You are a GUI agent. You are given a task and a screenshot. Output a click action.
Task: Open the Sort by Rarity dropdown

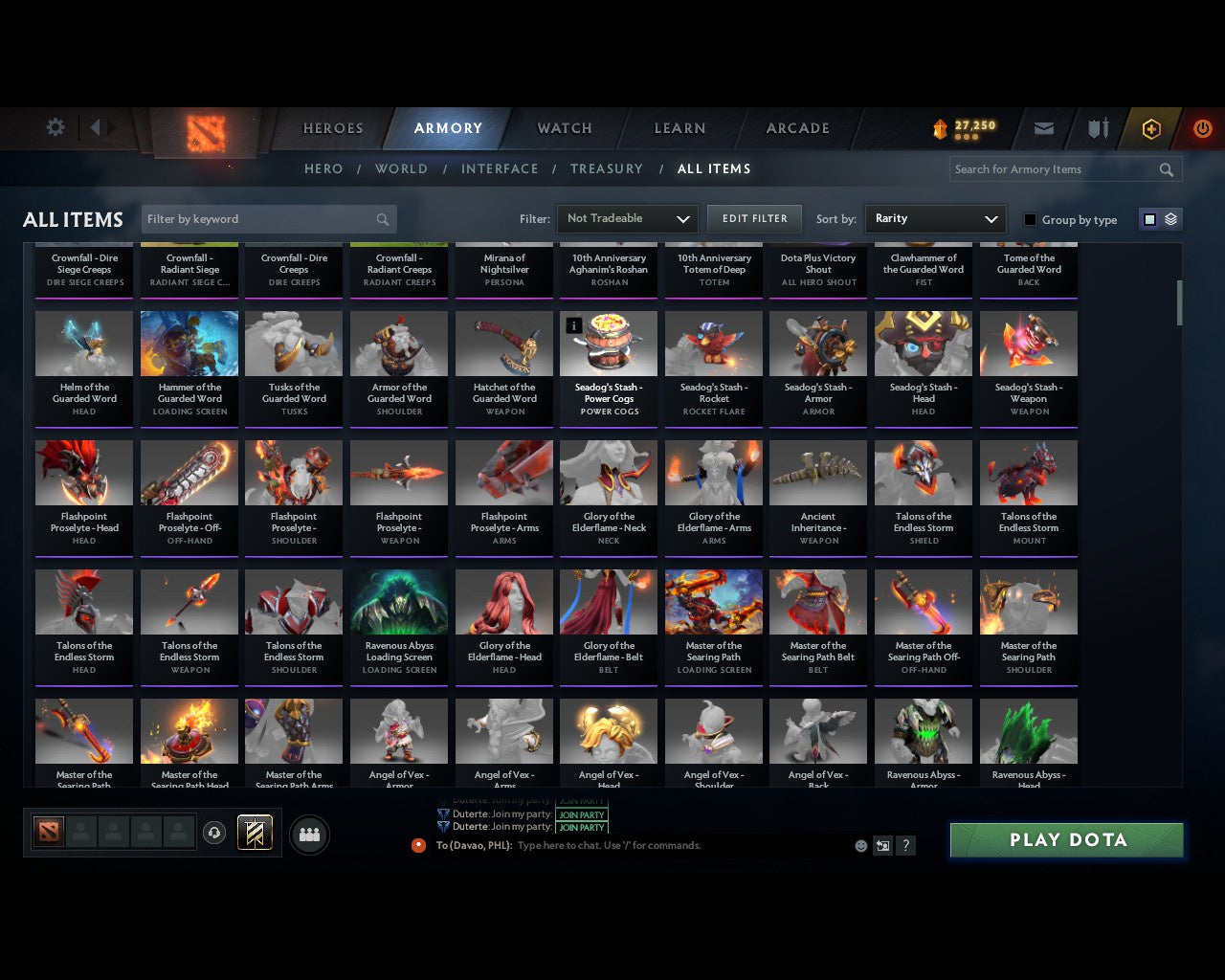pos(935,218)
